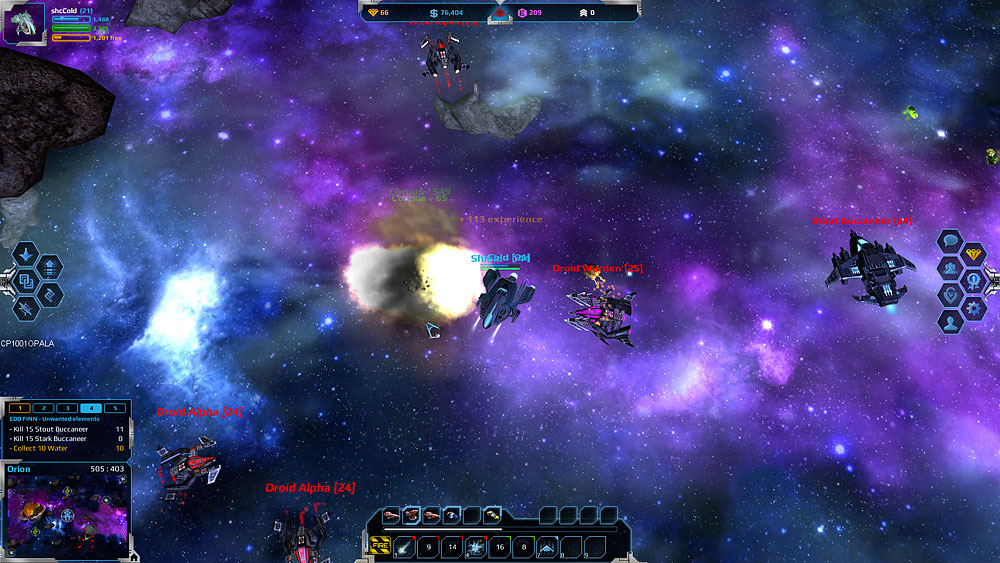Use the electric burst ability in slot 4
Screen dimensions: 1000x563
coord(477,546)
